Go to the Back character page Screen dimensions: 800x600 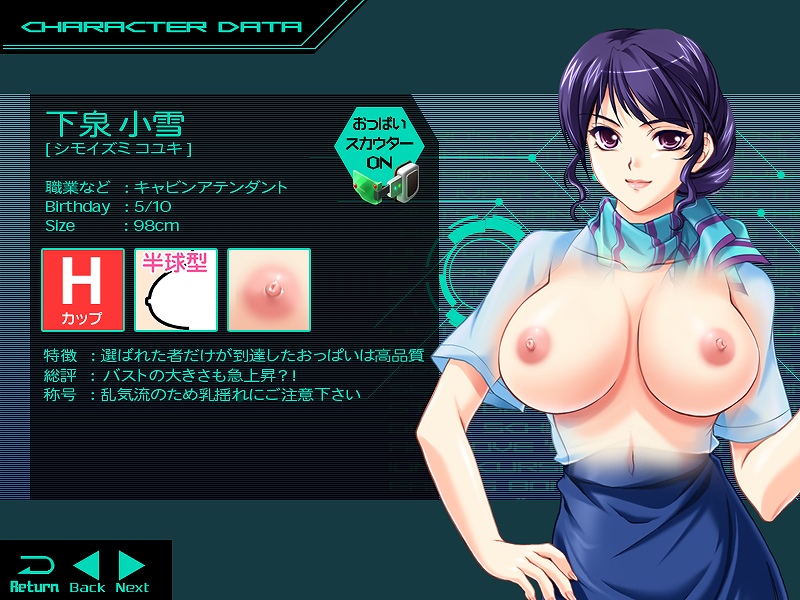[x=87, y=572]
